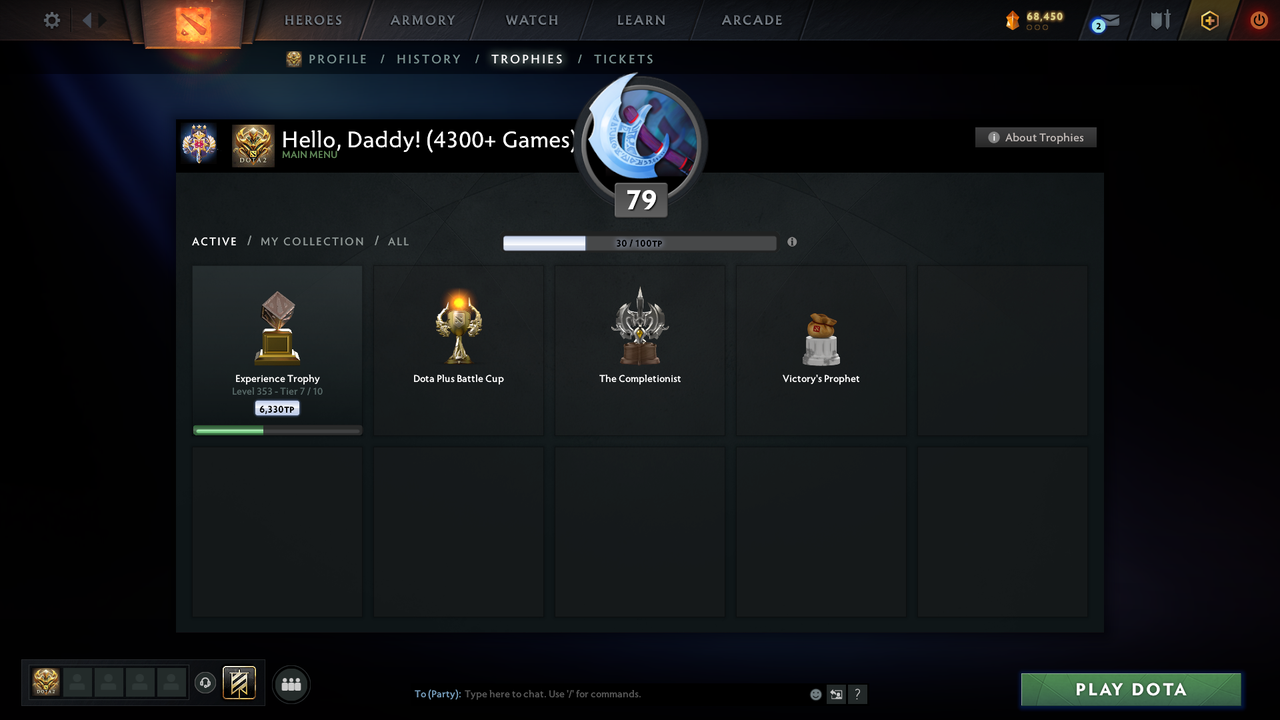Open the emoticon picker in chat bar
The width and height of the screenshot is (1280, 720).
[815, 694]
